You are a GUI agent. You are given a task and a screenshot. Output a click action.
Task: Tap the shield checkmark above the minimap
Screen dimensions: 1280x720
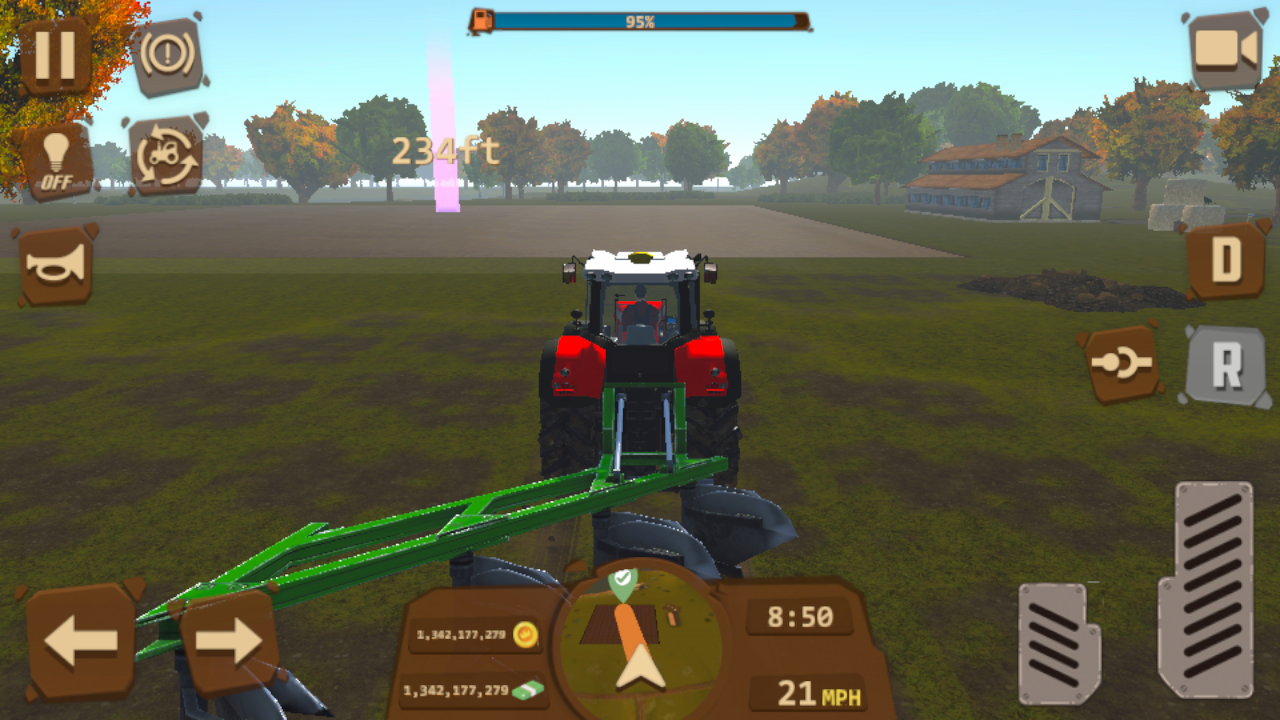(x=620, y=577)
